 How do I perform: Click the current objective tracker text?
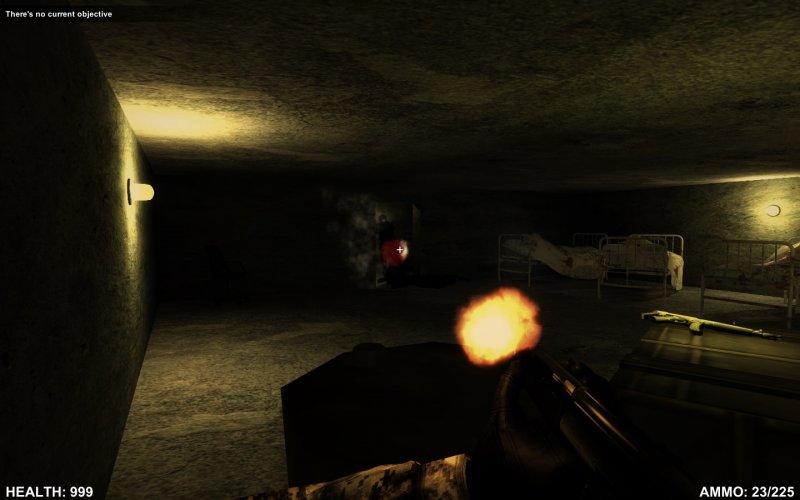(x=58, y=14)
